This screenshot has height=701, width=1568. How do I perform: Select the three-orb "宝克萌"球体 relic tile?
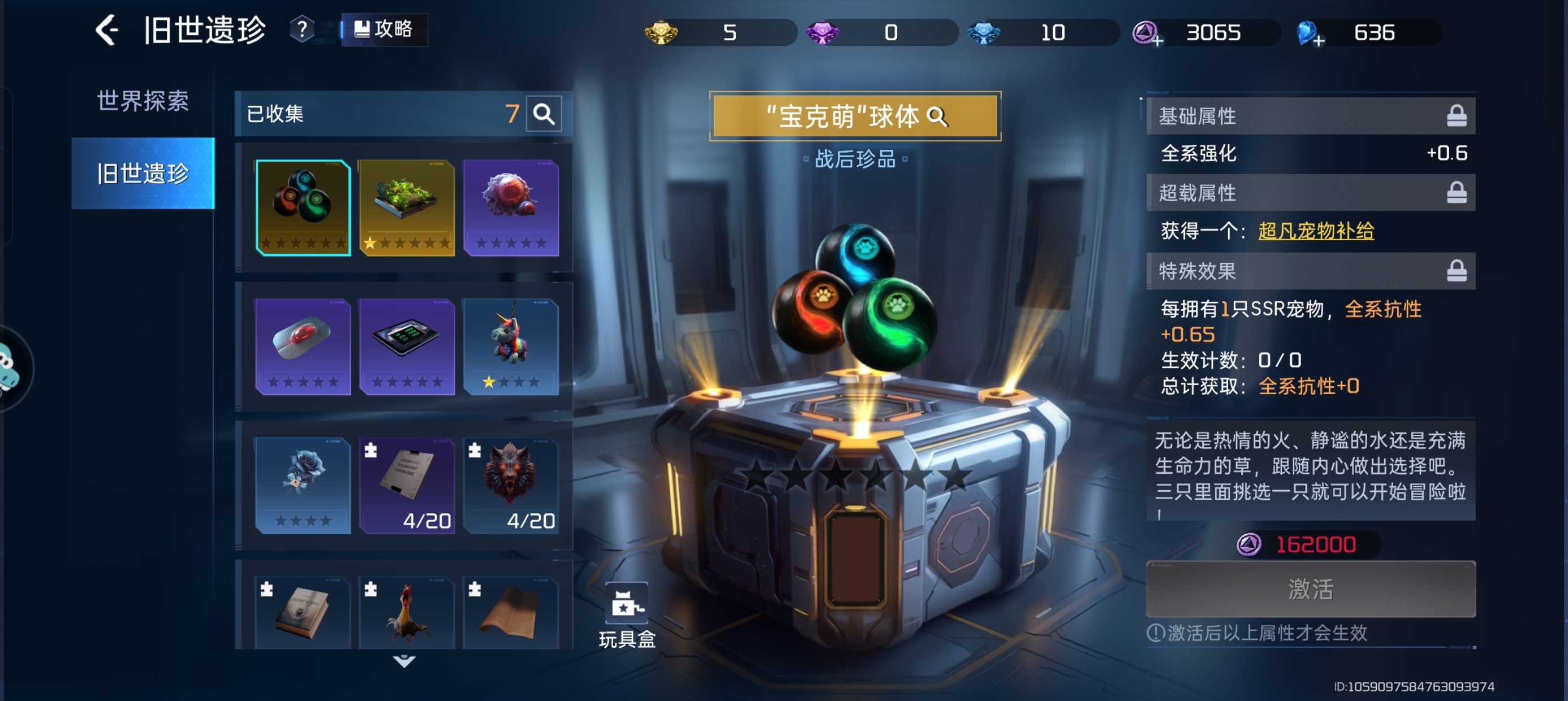pyautogui.click(x=303, y=207)
